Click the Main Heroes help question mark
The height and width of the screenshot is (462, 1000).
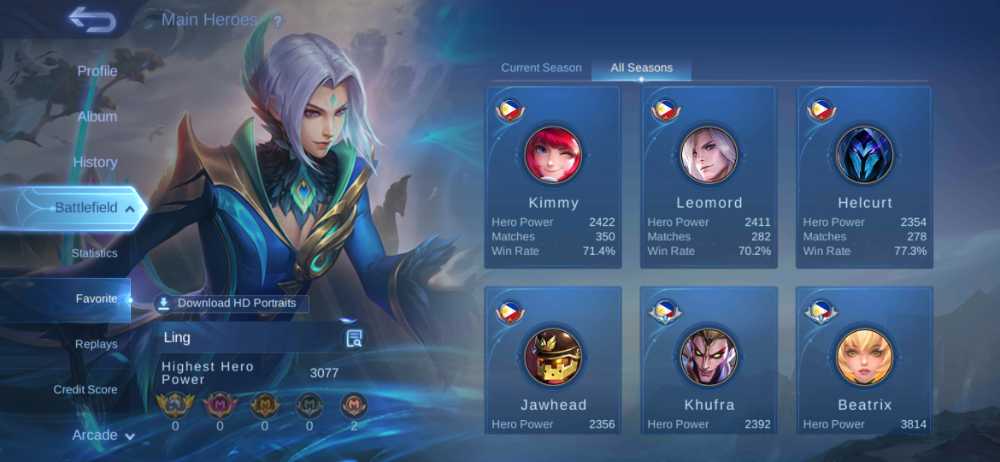tap(277, 20)
